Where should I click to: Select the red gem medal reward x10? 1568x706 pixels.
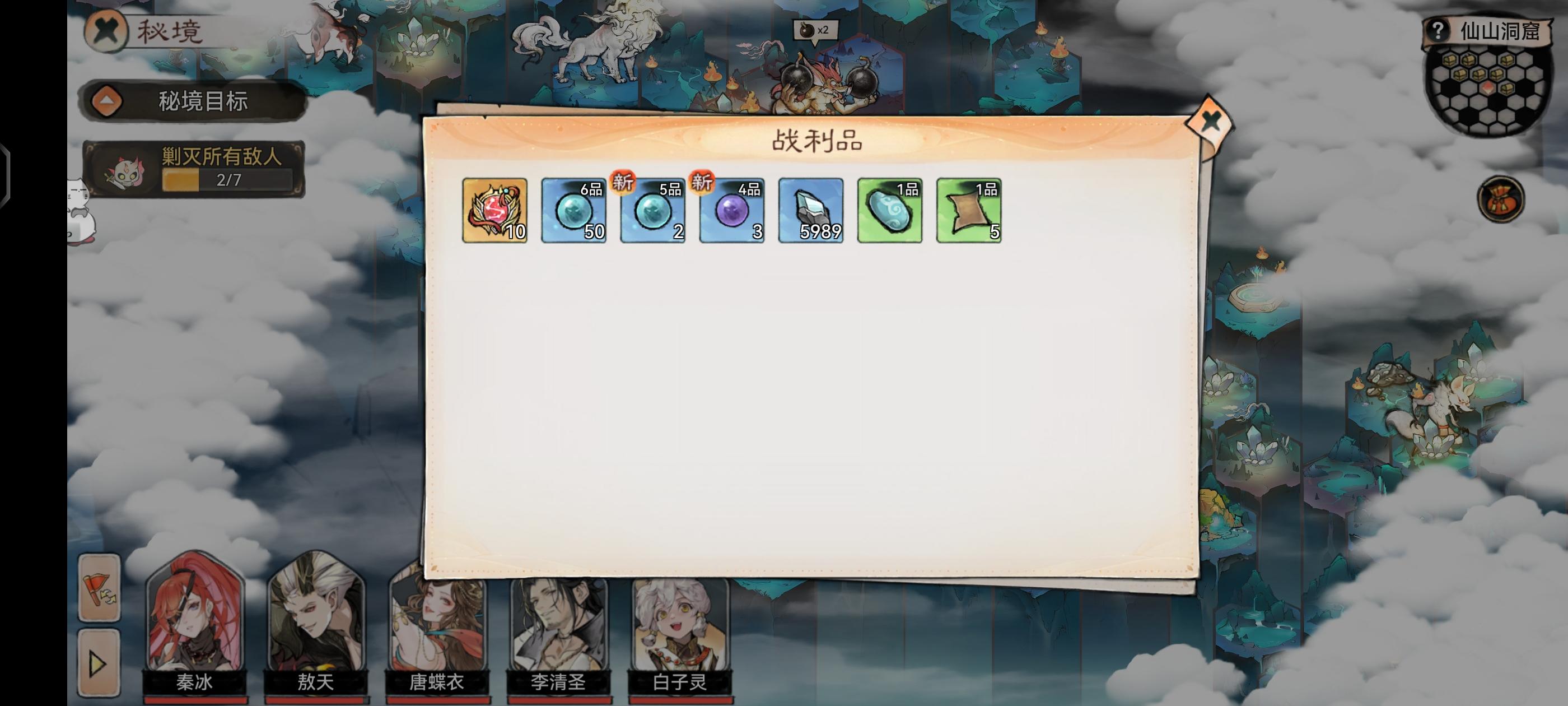(494, 211)
